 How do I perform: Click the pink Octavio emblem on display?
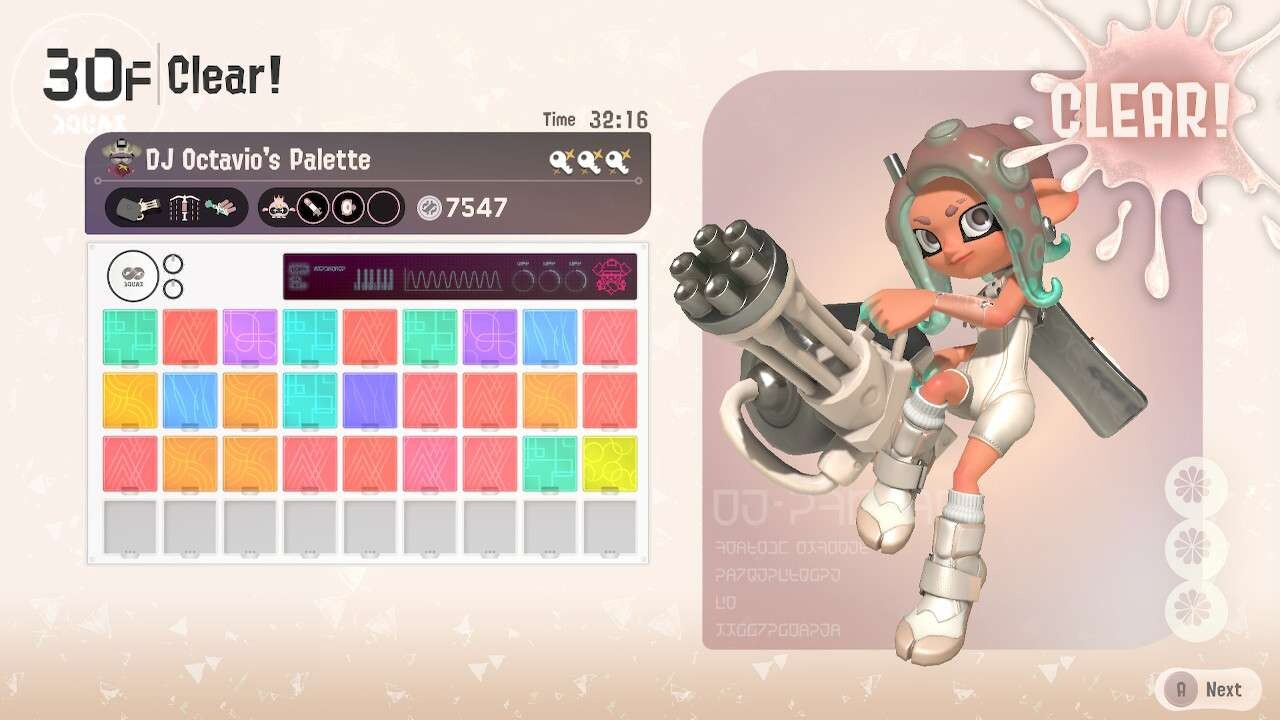612,276
